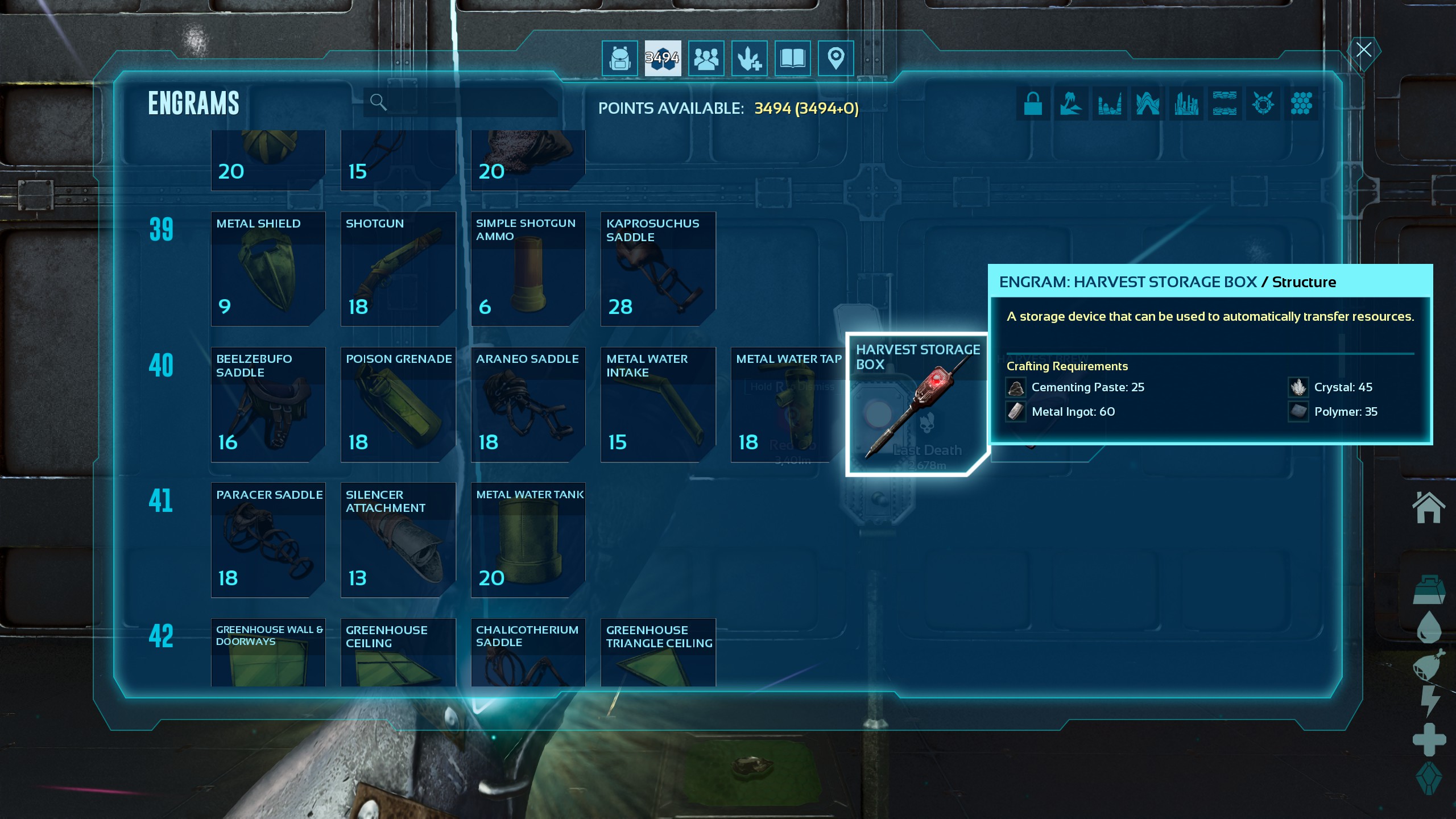Select the Paracer Saddle engram
The height and width of the screenshot is (819, 1456).
pyautogui.click(x=268, y=540)
